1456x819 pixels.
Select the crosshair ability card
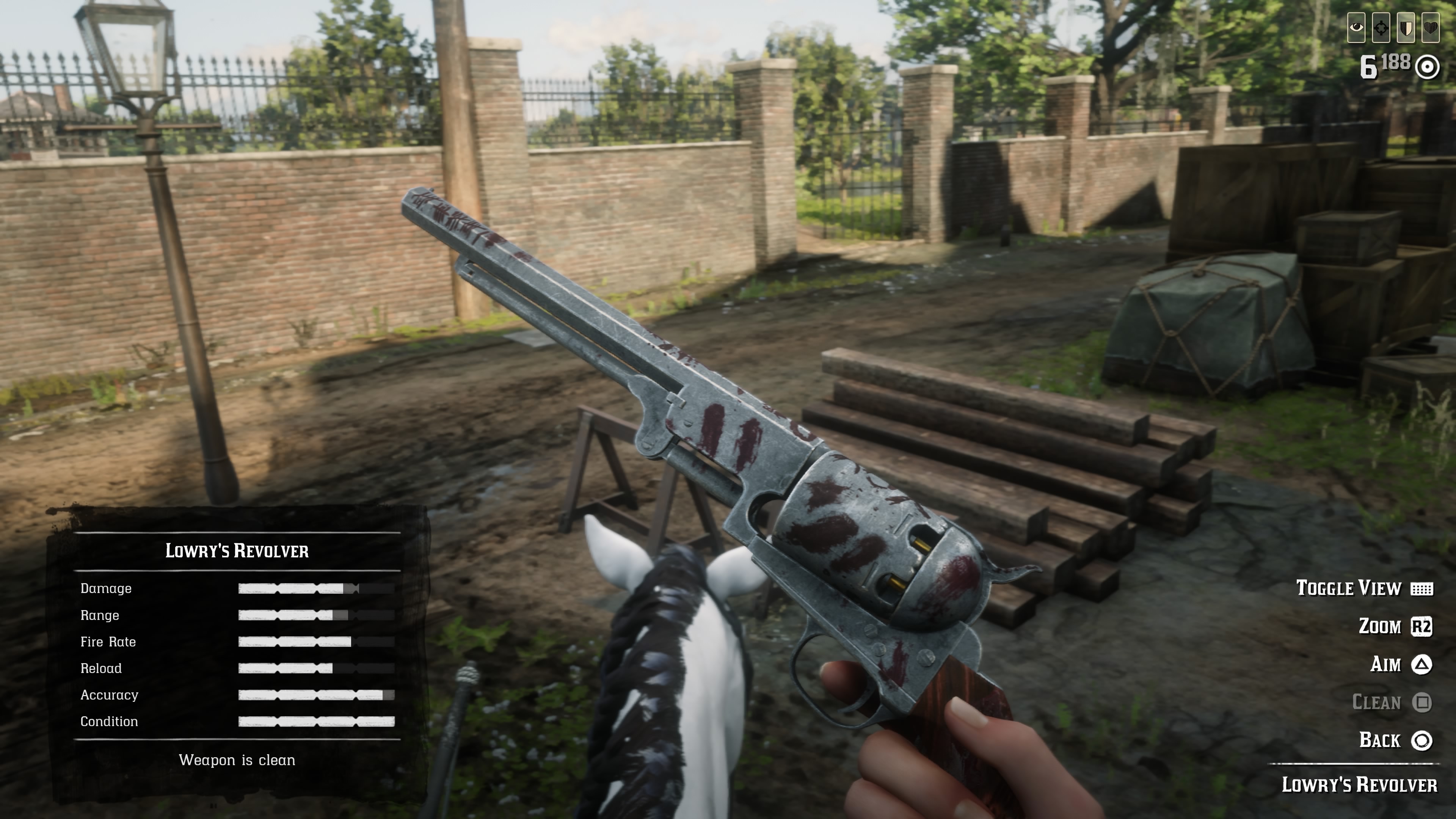[1381, 28]
